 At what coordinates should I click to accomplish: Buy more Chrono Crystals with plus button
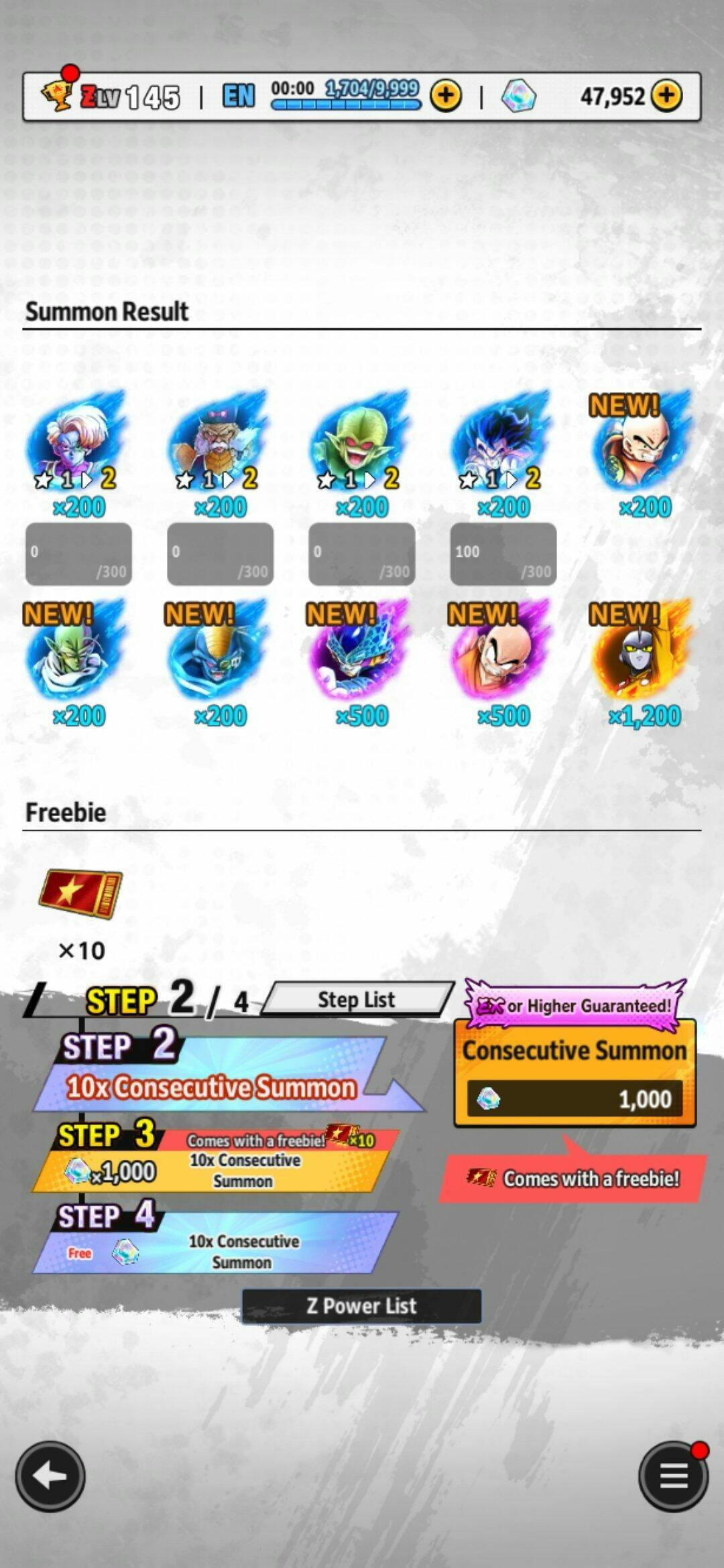tap(666, 96)
